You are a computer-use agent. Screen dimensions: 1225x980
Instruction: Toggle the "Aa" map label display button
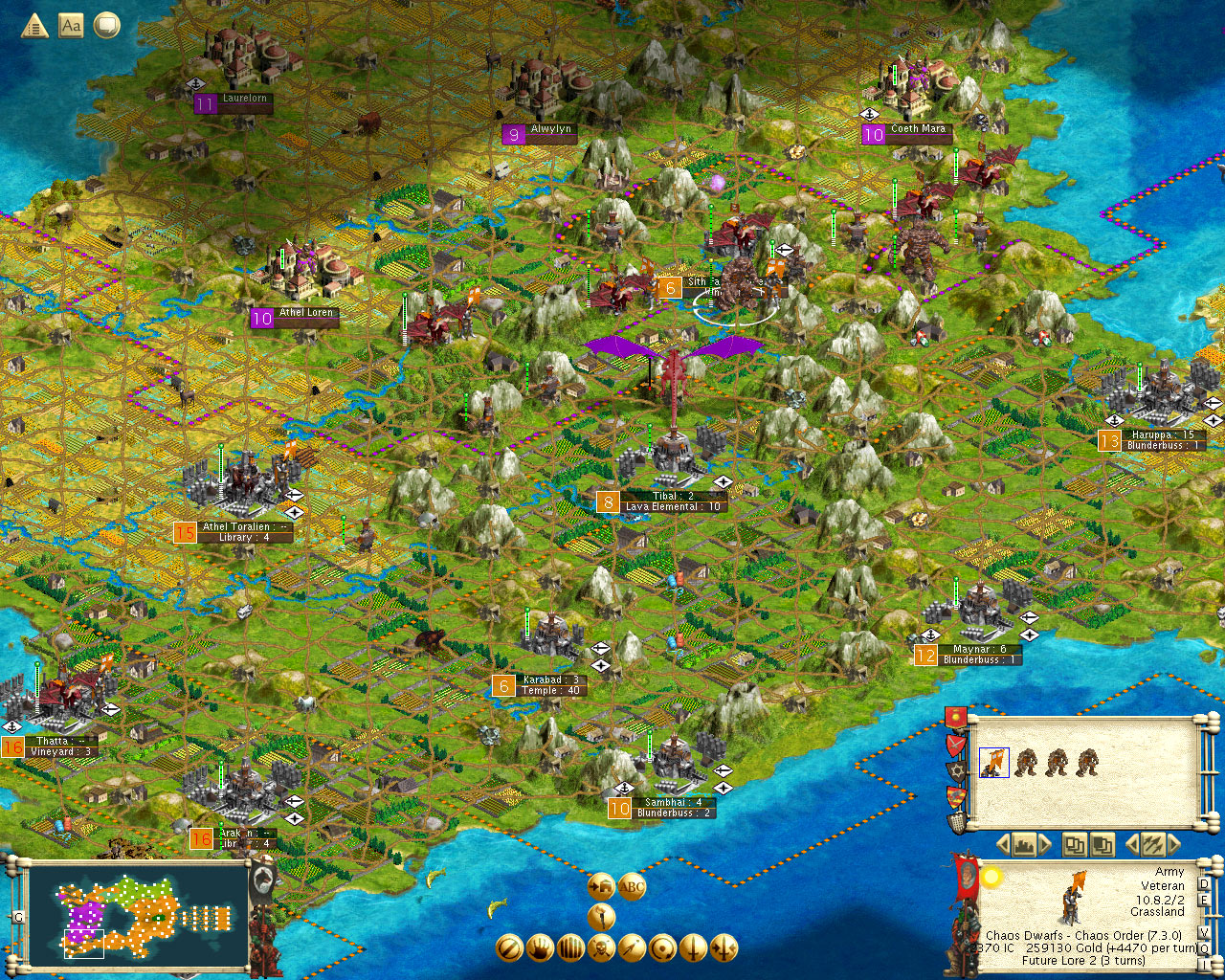[70, 26]
